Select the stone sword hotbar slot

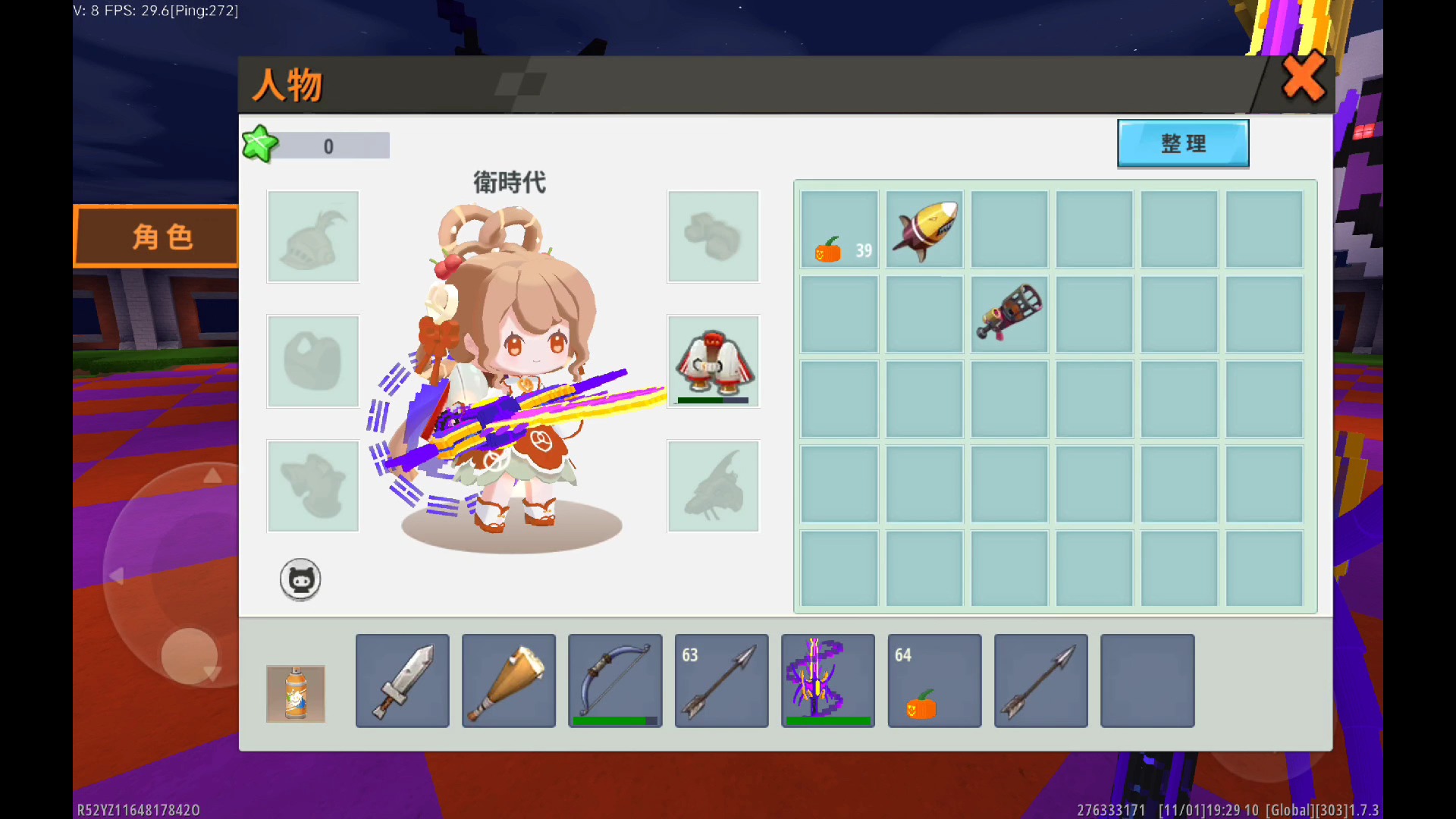tap(403, 680)
